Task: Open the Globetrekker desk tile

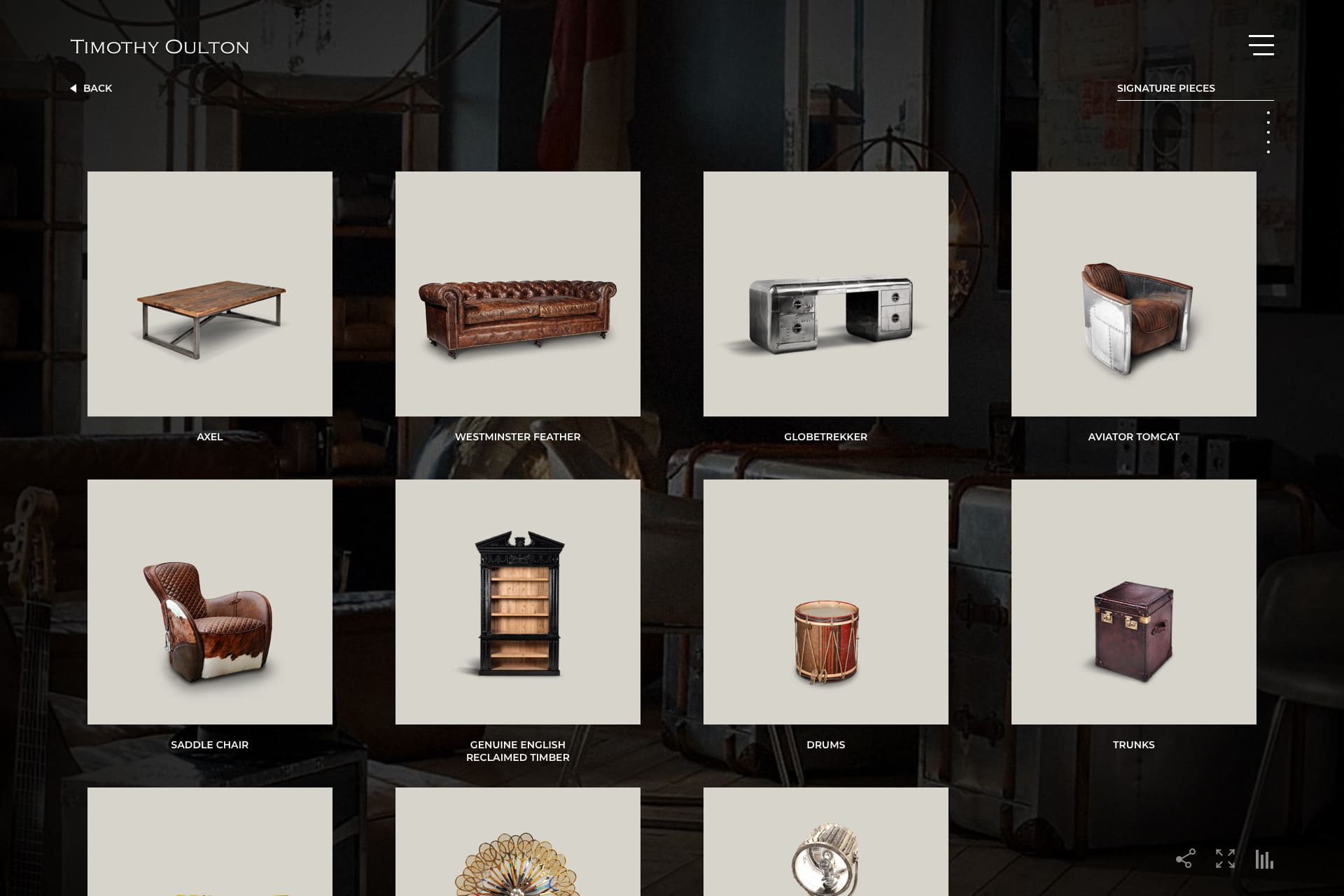Action: click(x=826, y=294)
